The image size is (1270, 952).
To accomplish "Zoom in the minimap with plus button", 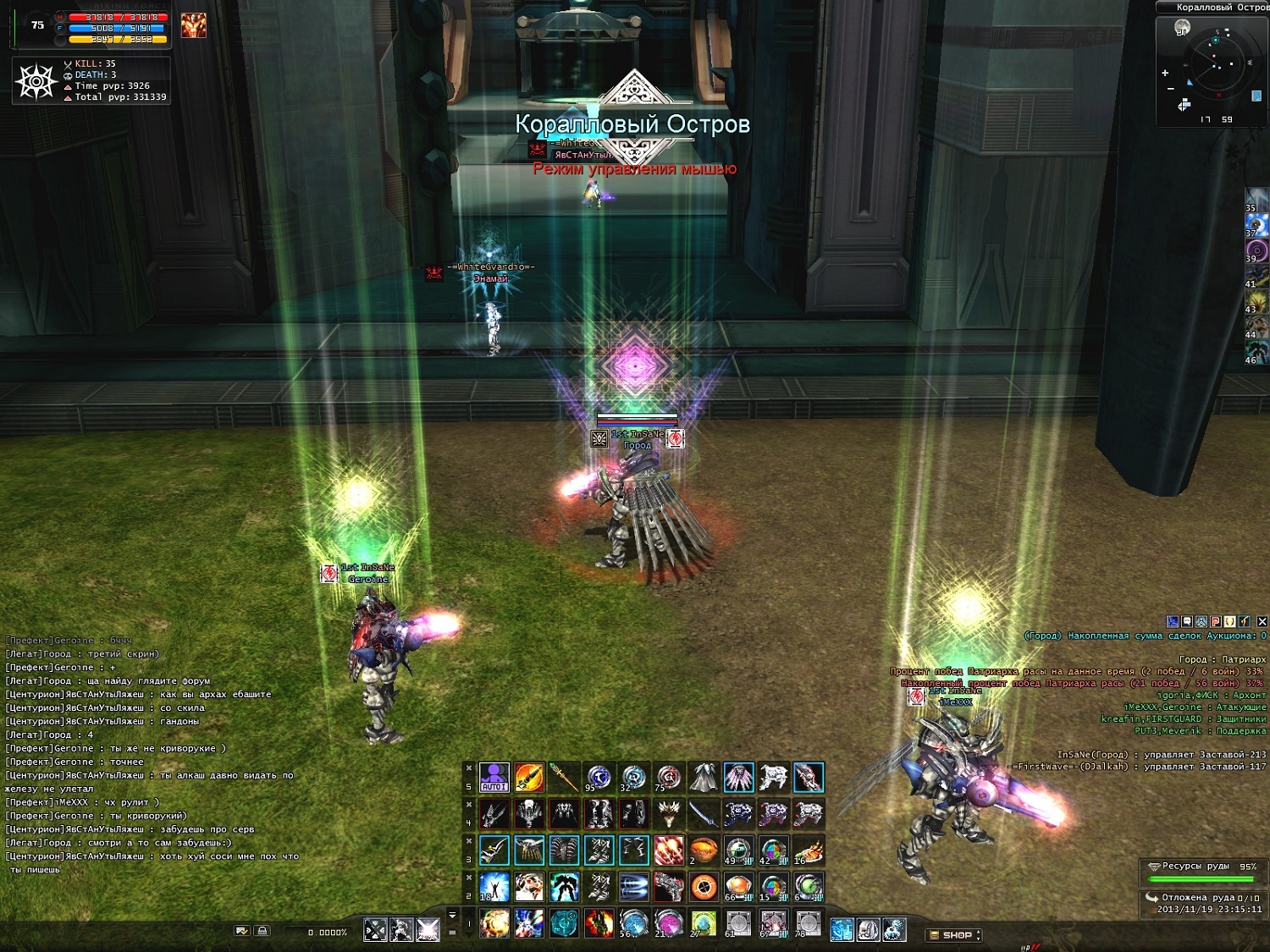I will 1165,74.
